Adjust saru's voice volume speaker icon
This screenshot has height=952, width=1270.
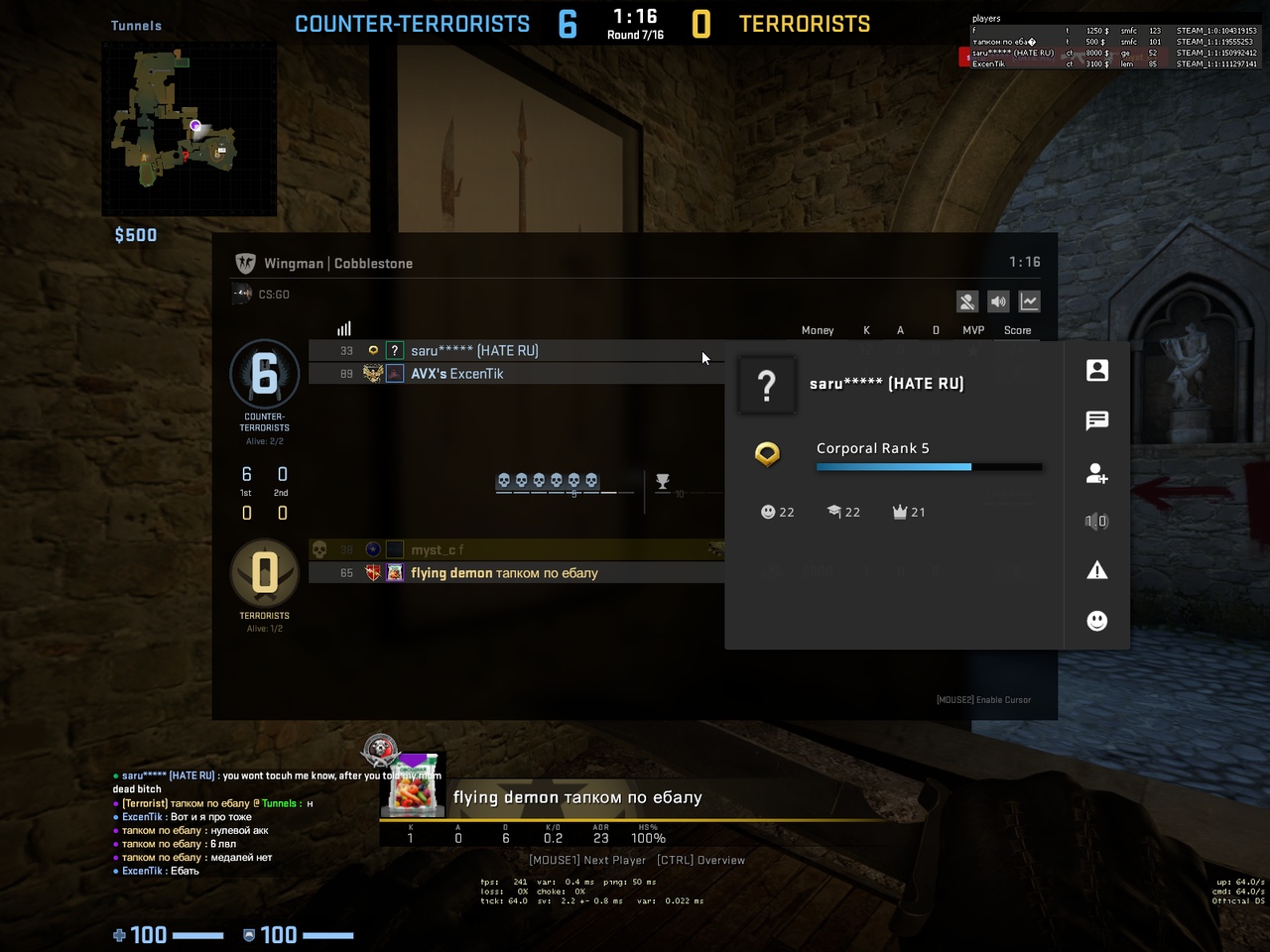point(1096,522)
